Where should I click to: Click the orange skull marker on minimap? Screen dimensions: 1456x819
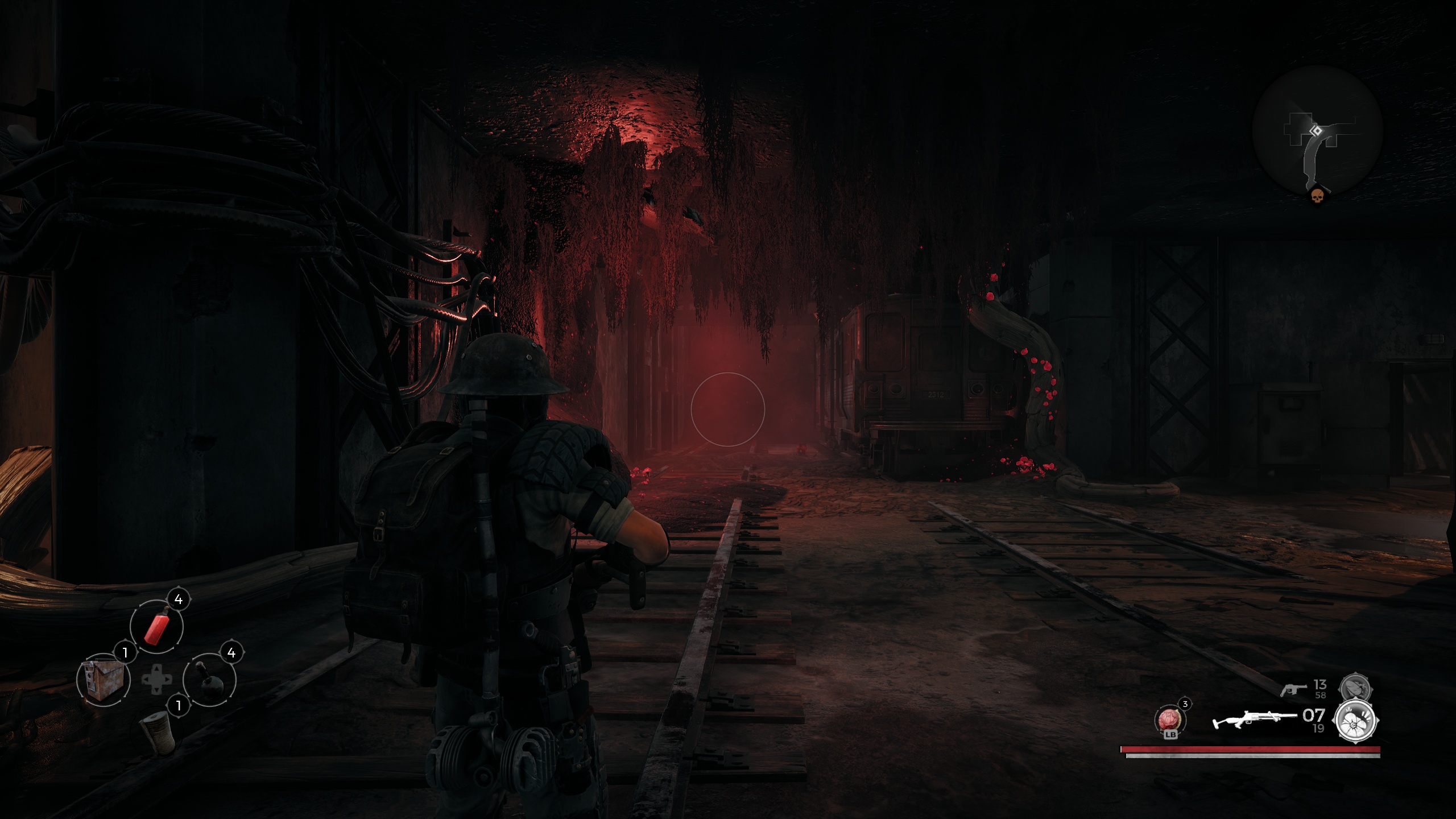click(1316, 197)
